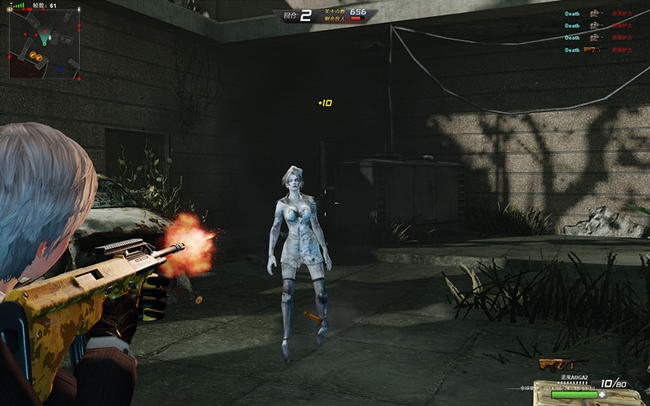650x406 pixels.
Task: Select the orange rifle weapon icon
Action: coord(555,363)
